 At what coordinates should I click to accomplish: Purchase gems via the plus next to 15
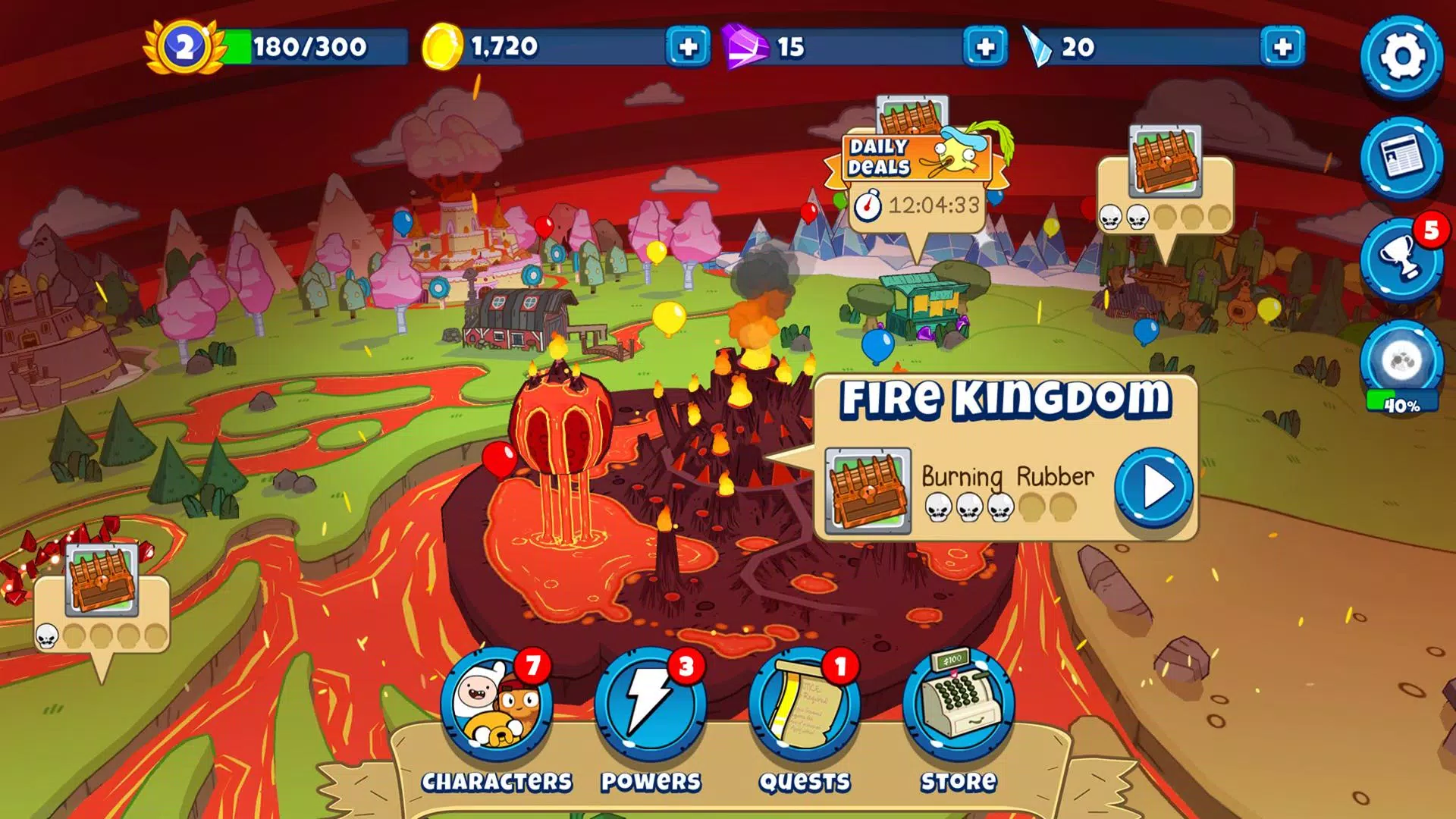(985, 47)
